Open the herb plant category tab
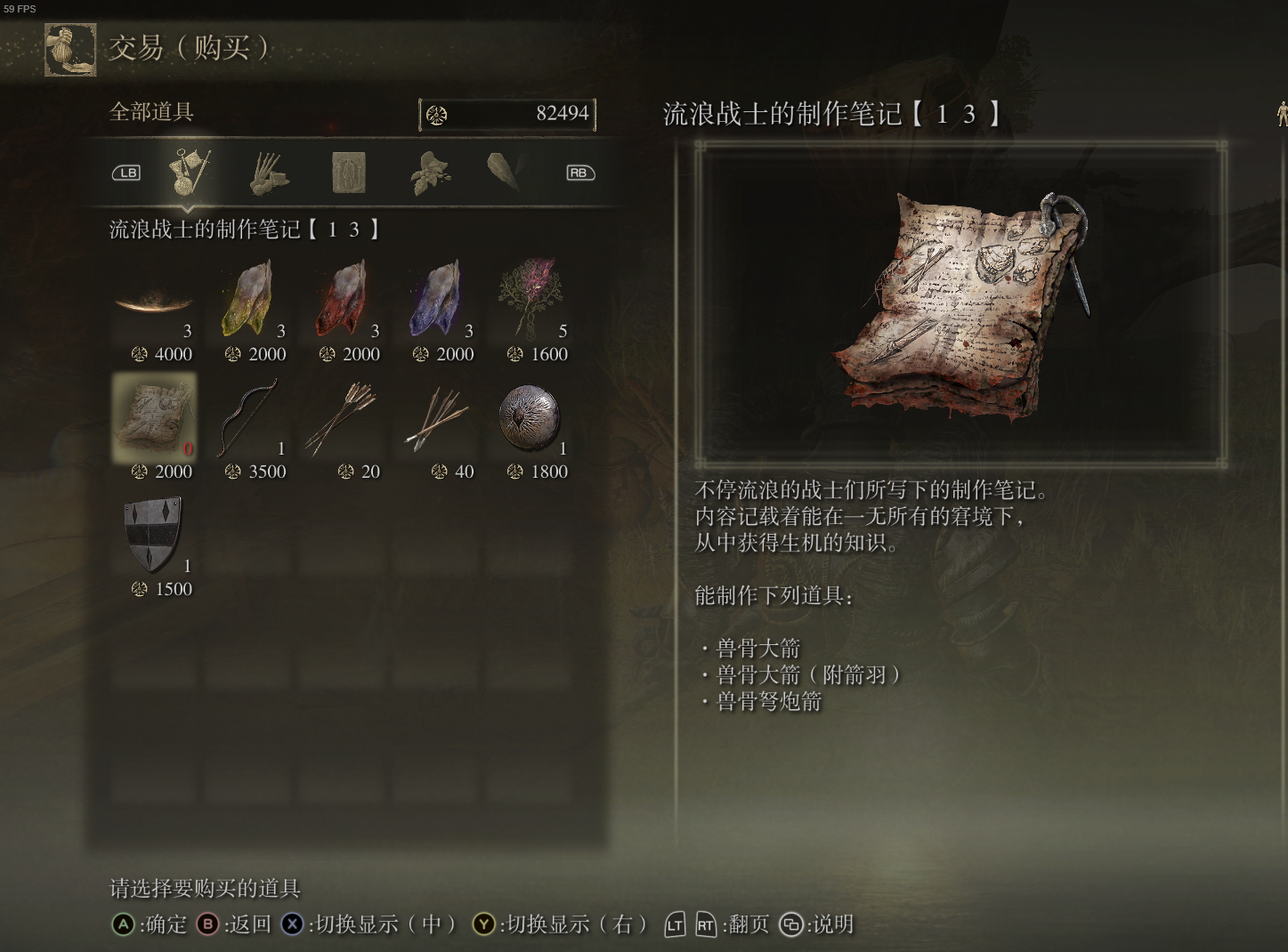 (x=430, y=173)
